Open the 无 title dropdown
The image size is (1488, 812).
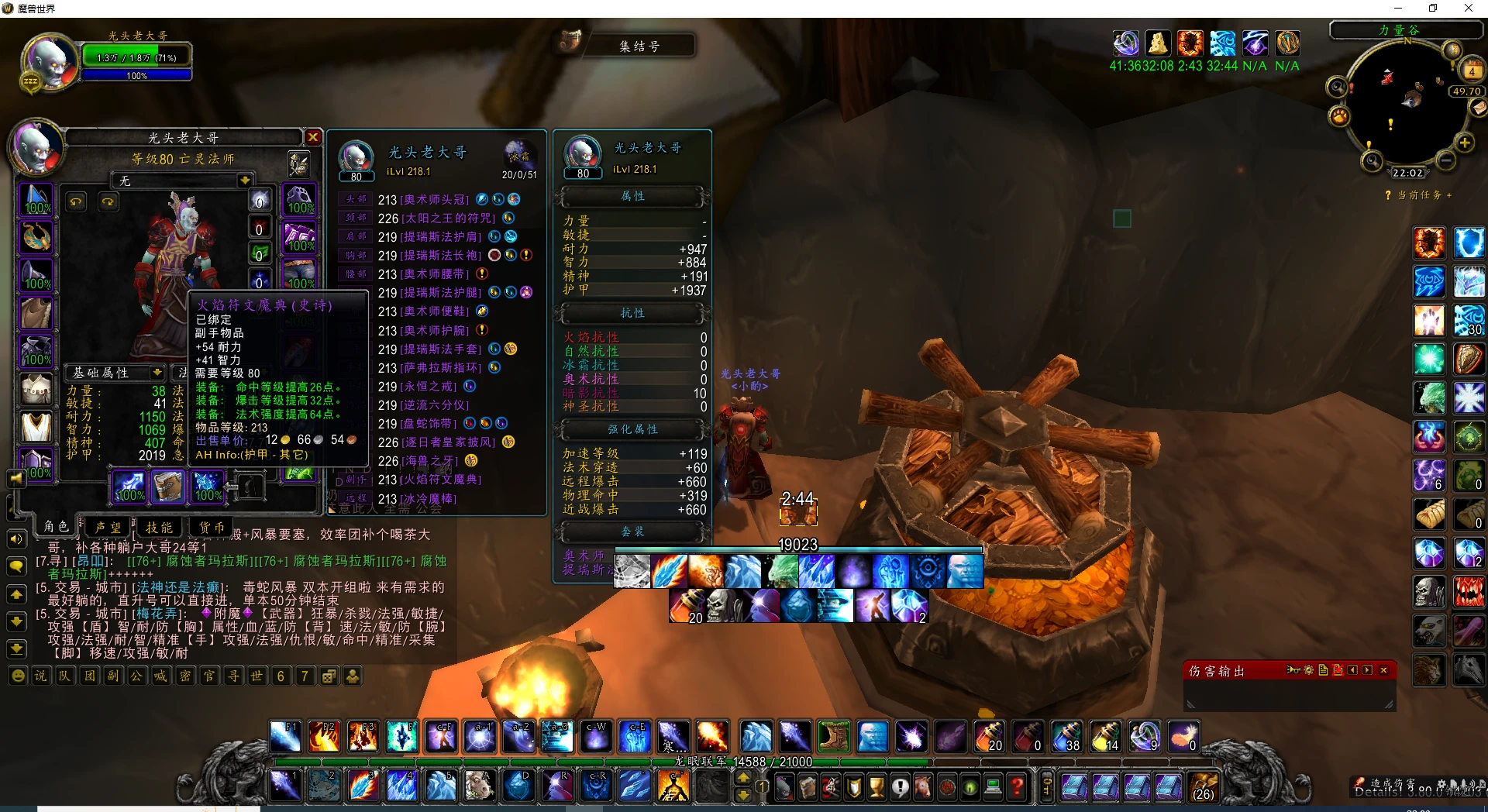click(244, 181)
